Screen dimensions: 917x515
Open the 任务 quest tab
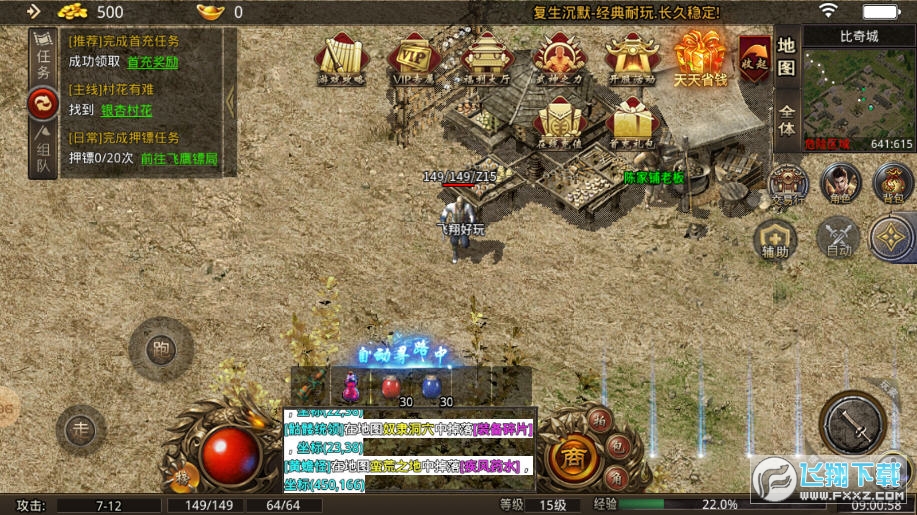[42, 58]
